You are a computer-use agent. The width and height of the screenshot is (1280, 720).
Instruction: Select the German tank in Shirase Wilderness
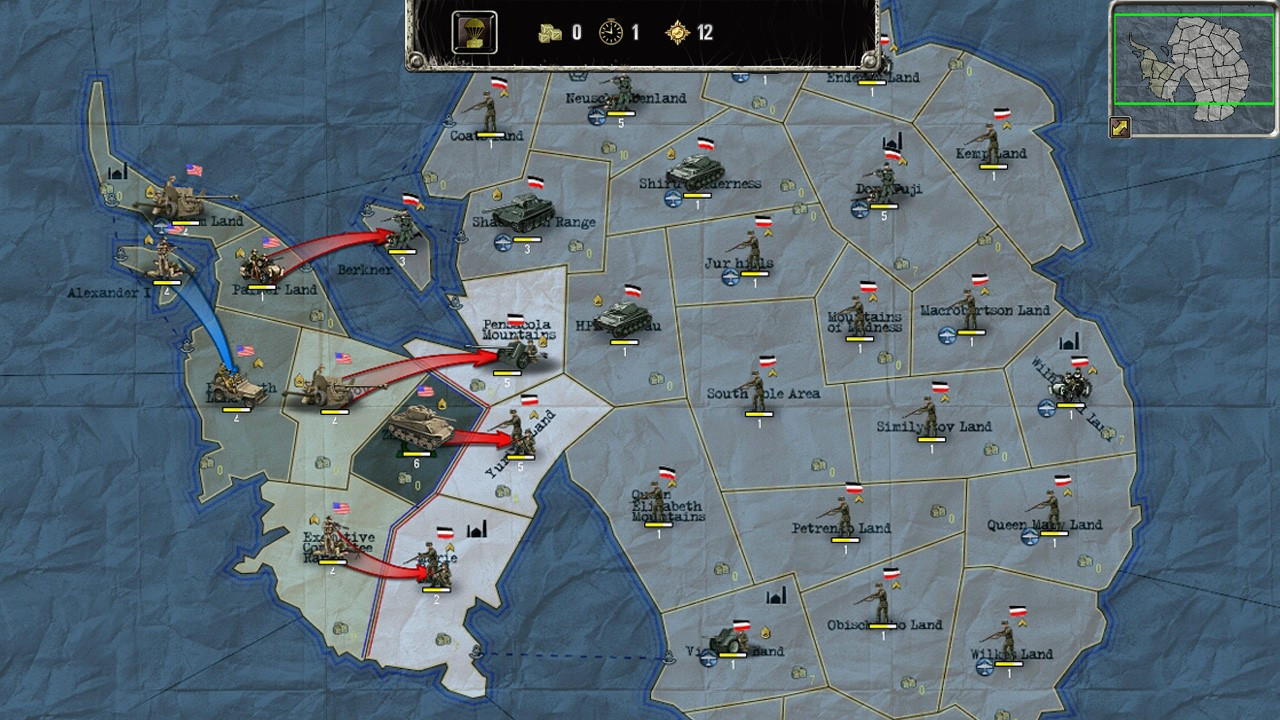(694, 172)
